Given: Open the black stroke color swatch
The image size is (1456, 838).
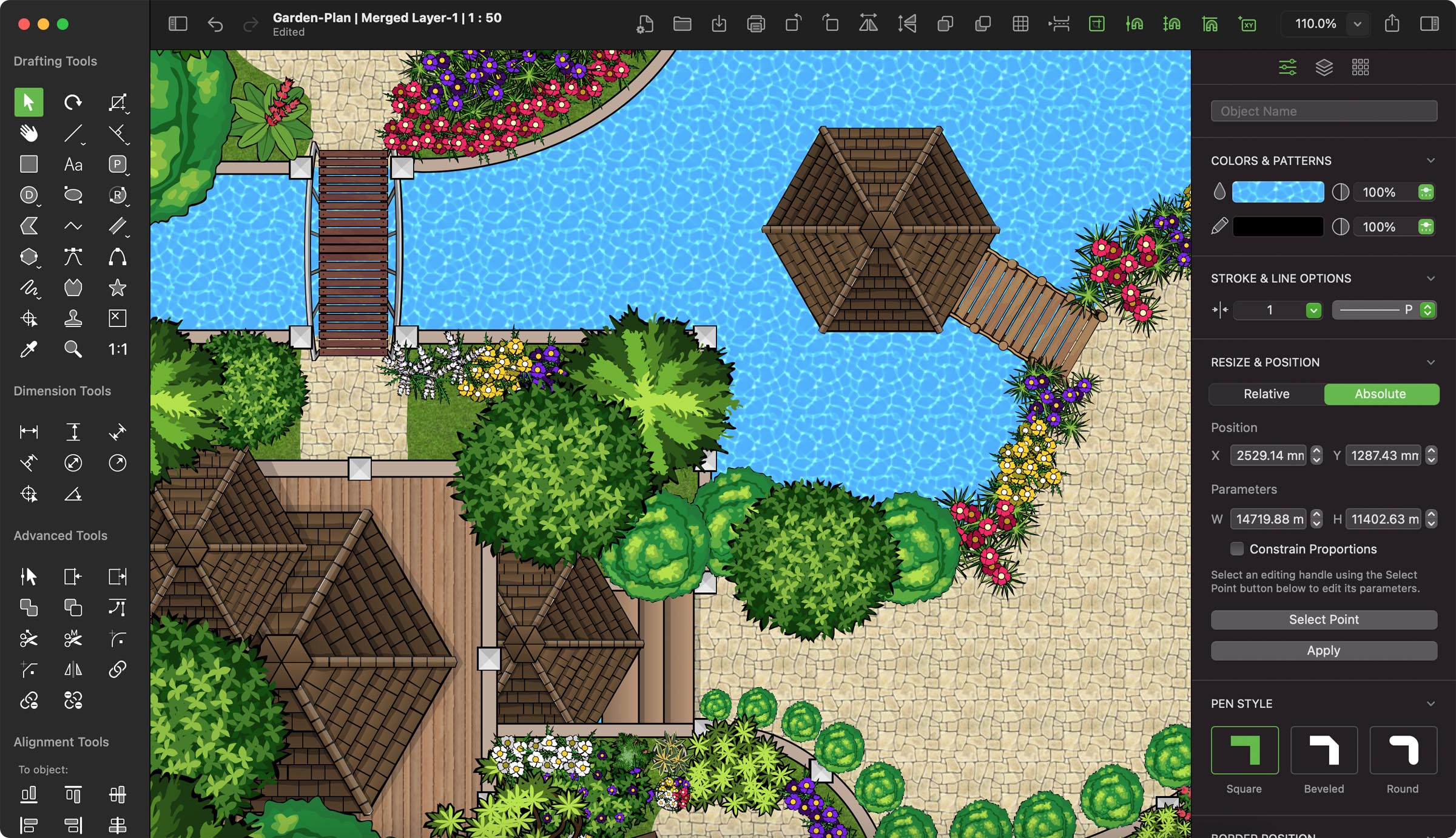Looking at the screenshot, I should [1278, 227].
